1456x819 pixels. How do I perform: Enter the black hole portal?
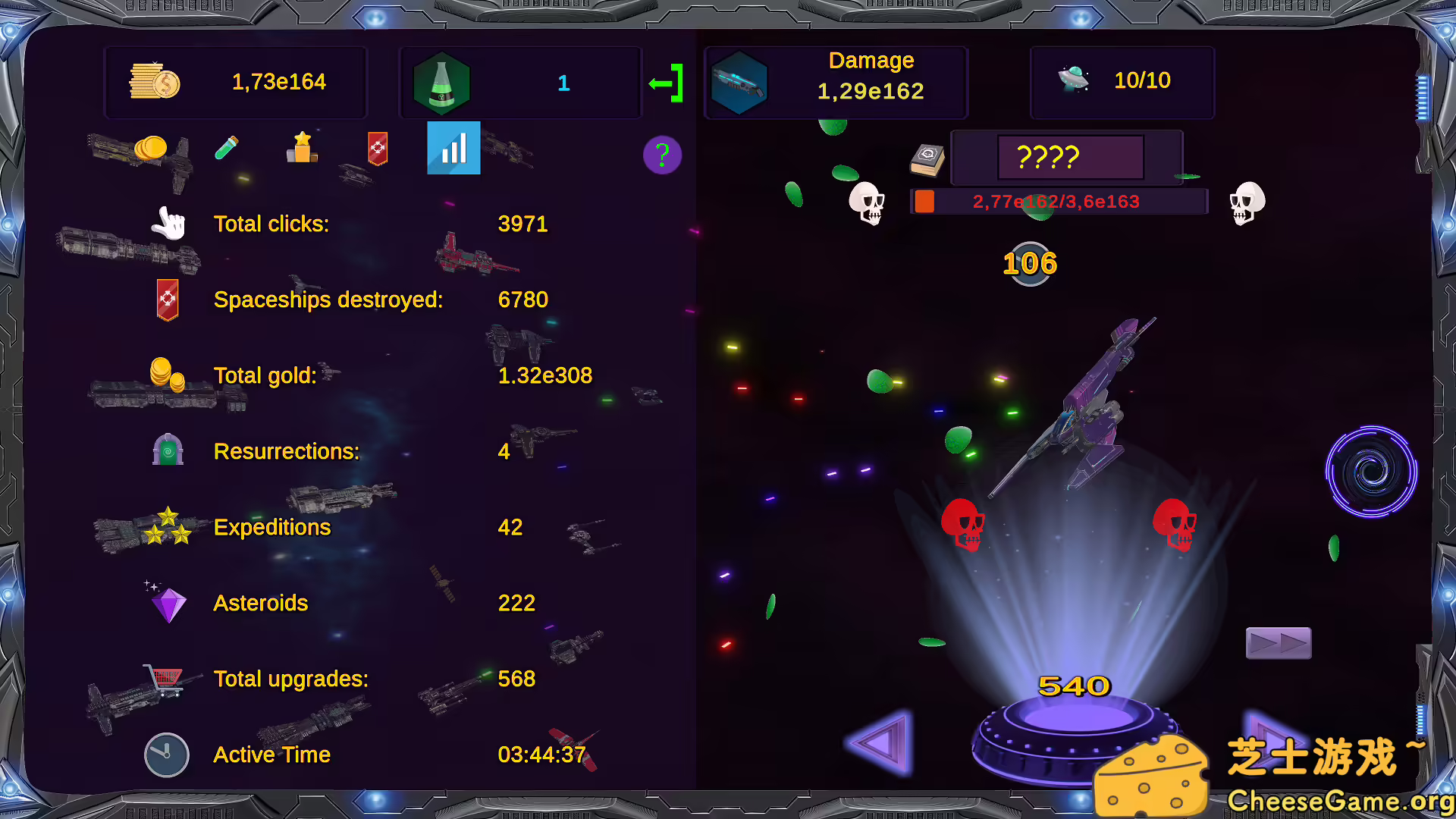tap(1370, 472)
